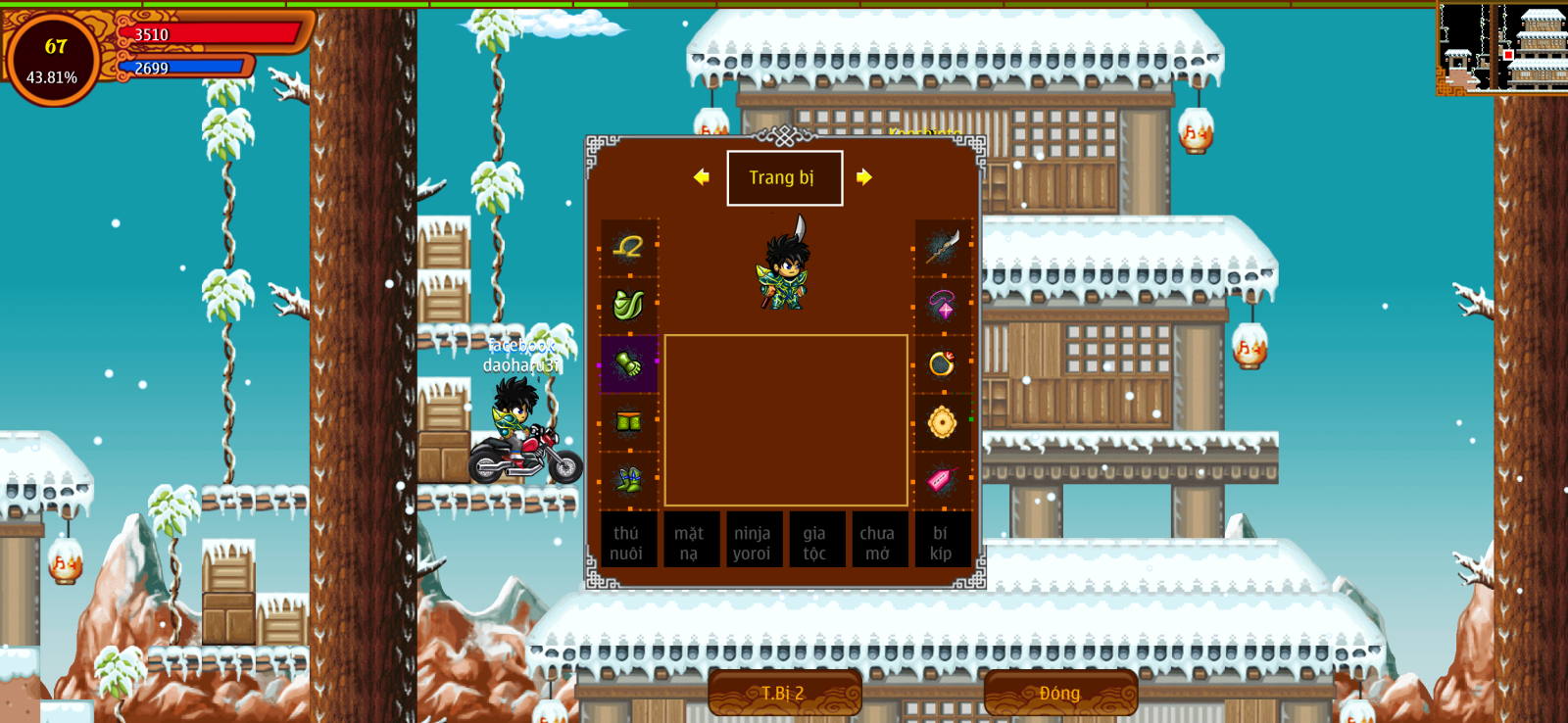The image size is (1568, 723).
Task: Pick the green boots equipment slot
Action: tap(628, 480)
